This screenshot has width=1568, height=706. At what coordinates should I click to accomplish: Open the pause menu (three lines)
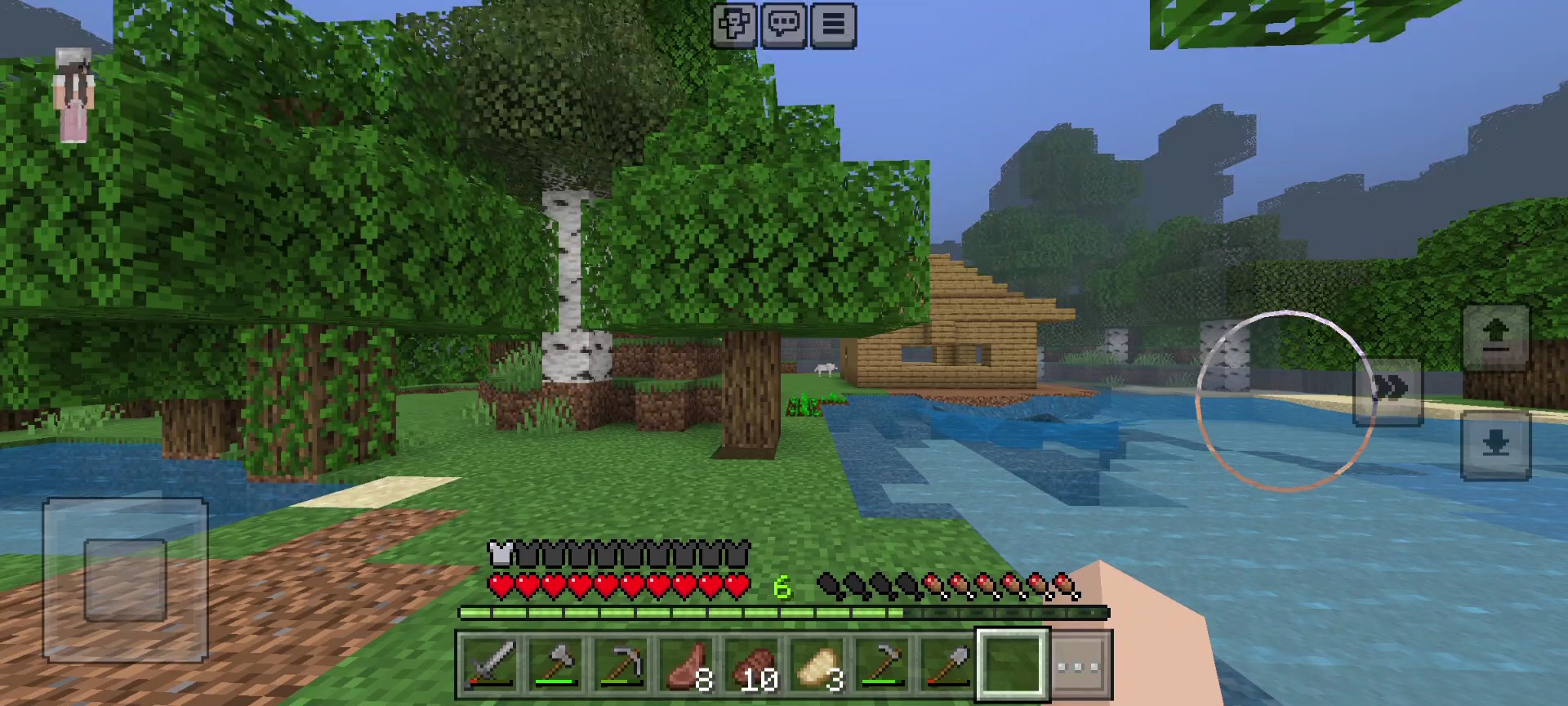pos(833,25)
